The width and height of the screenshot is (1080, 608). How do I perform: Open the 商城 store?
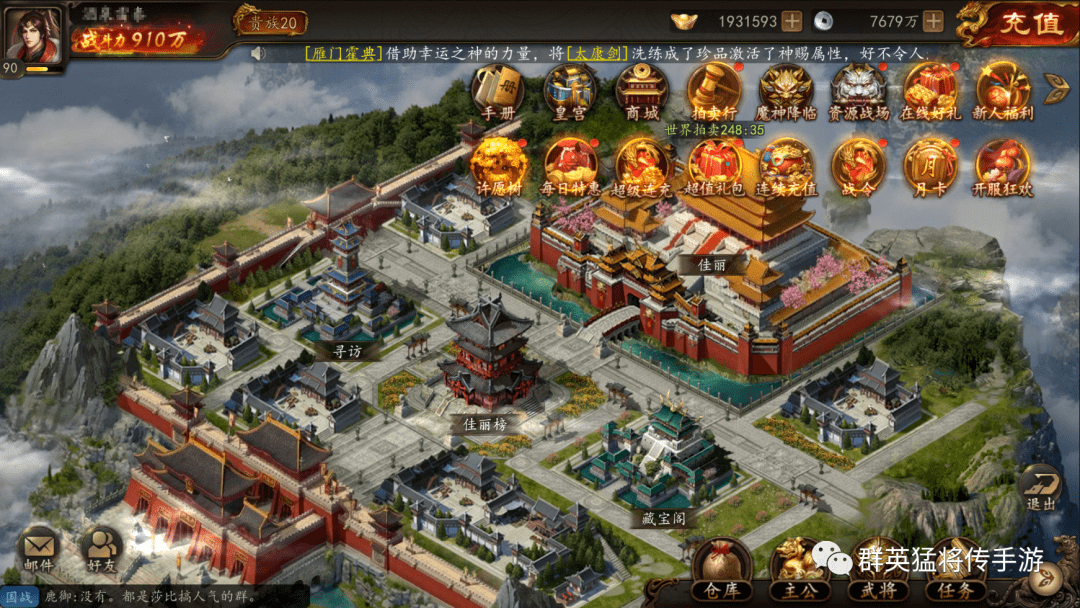click(641, 90)
